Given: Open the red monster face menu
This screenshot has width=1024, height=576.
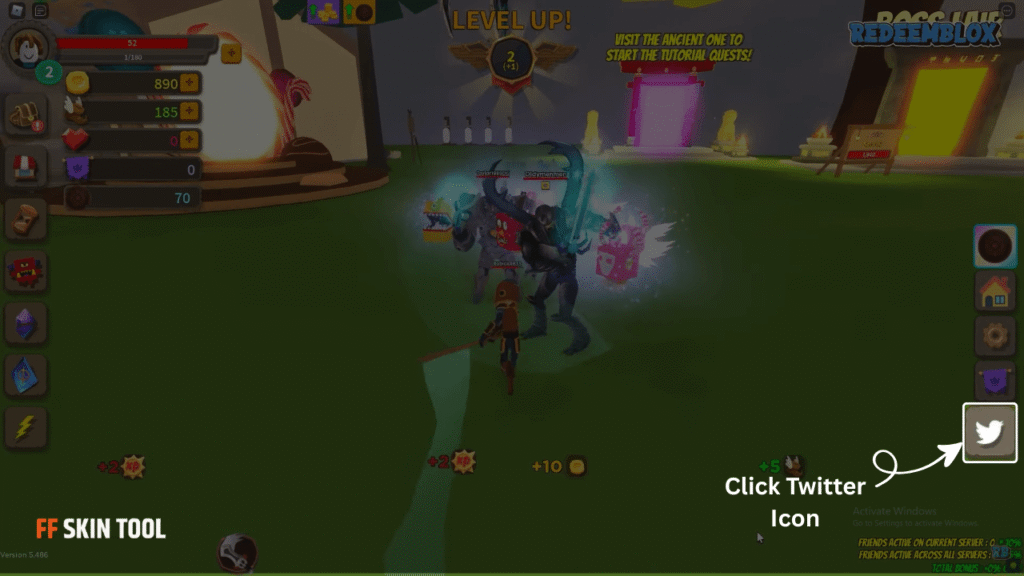Looking at the screenshot, I should [x=26, y=271].
